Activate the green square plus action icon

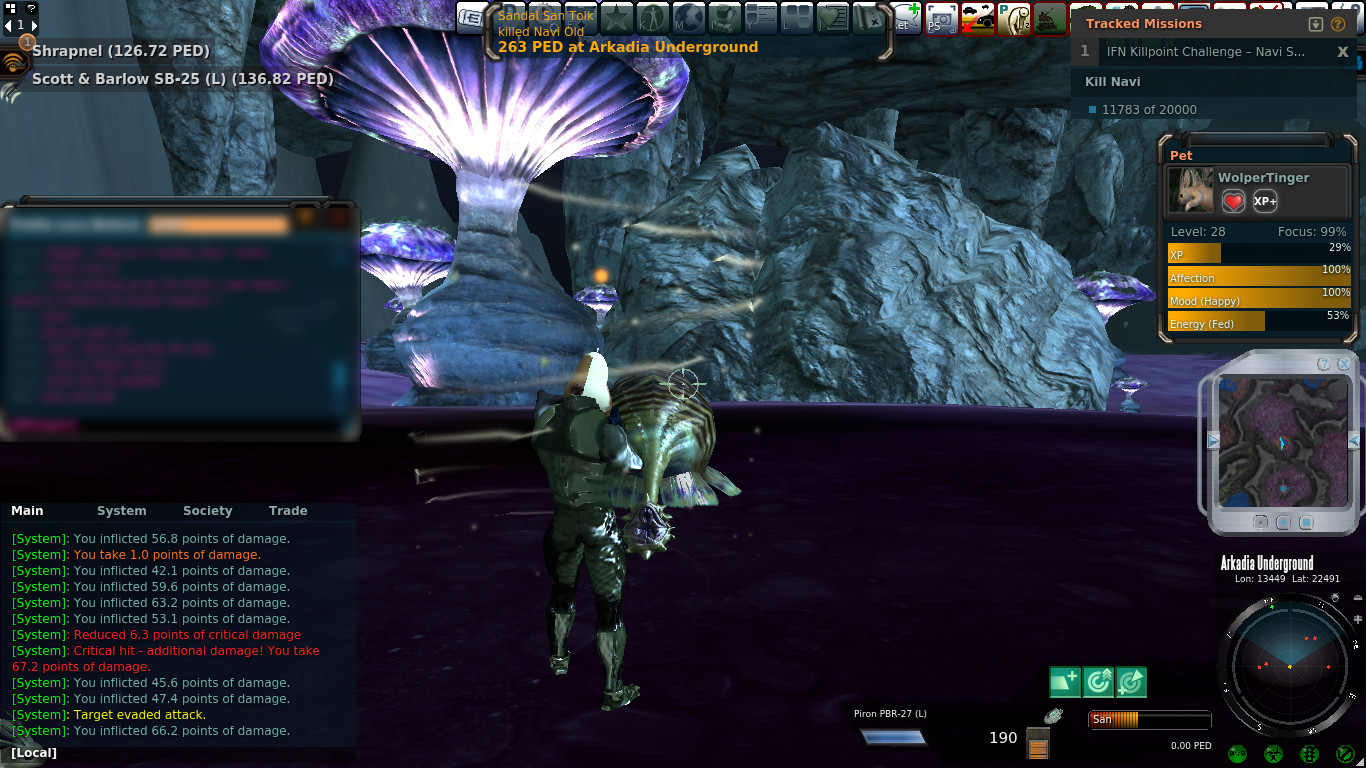tap(1065, 682)
